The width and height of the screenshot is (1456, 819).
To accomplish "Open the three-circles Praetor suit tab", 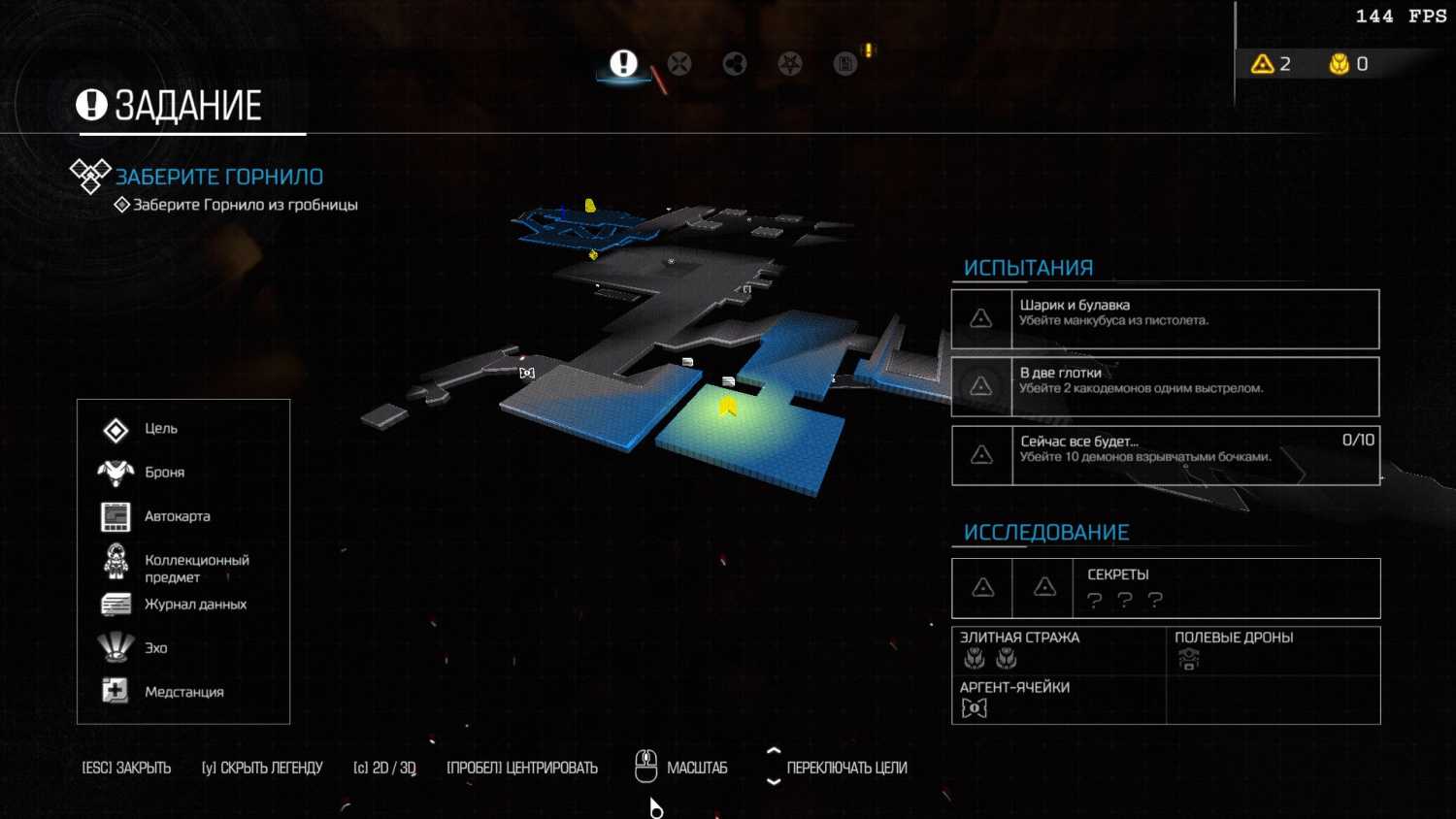I will [735, 64].
